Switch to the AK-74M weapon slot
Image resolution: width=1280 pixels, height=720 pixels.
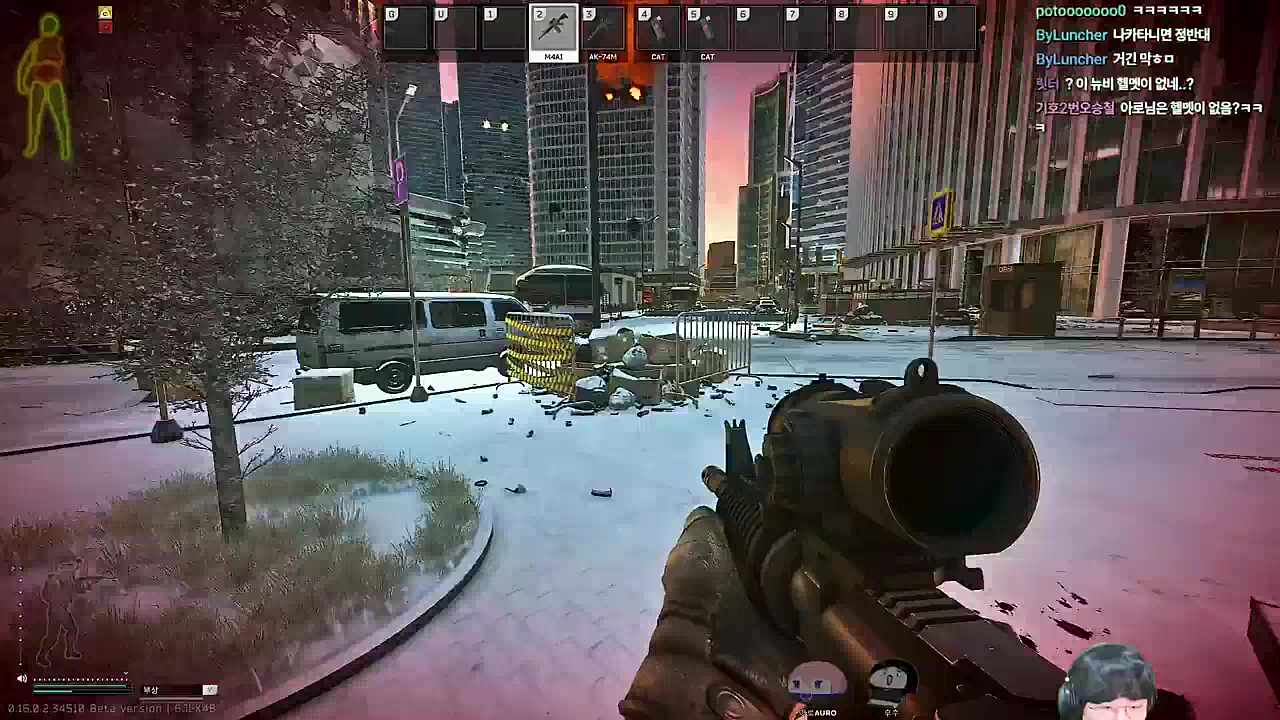coord(603,29)
